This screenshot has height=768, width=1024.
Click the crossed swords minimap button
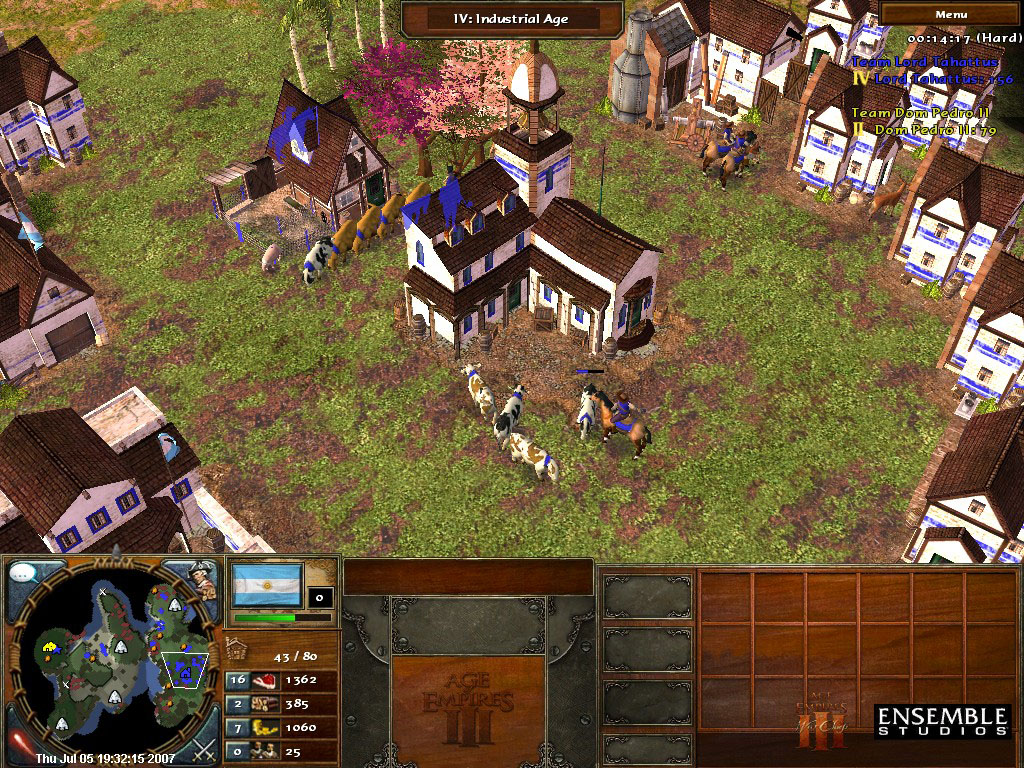tap(204, 746)
